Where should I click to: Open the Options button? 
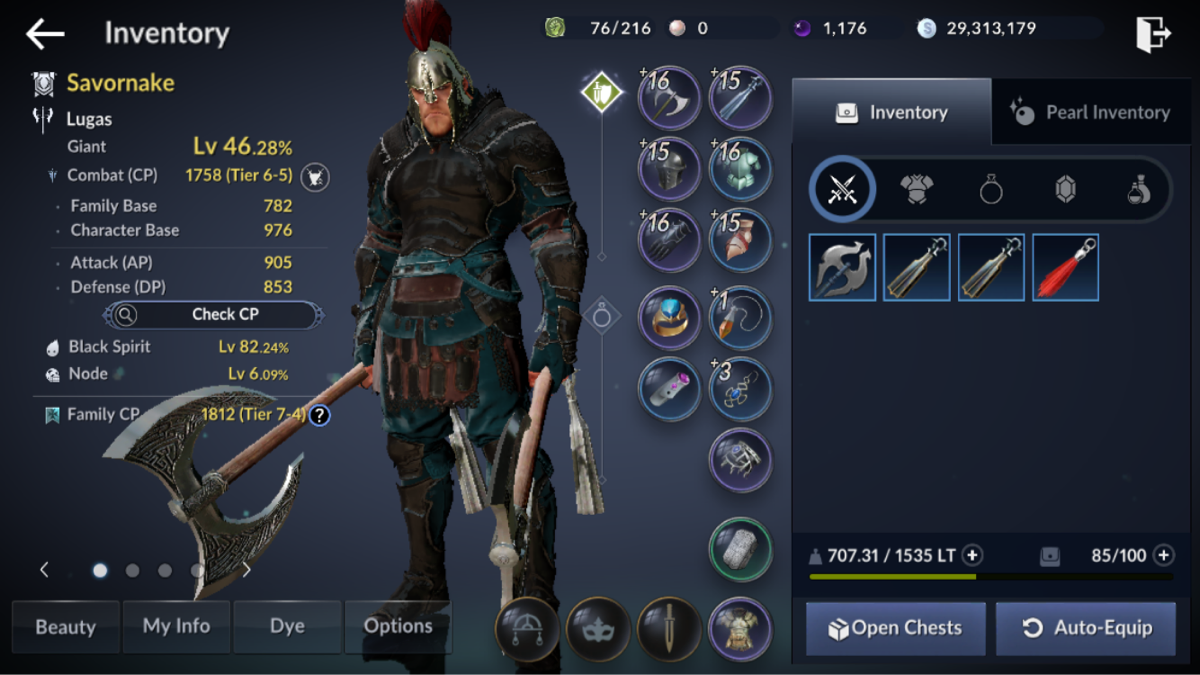398,627
